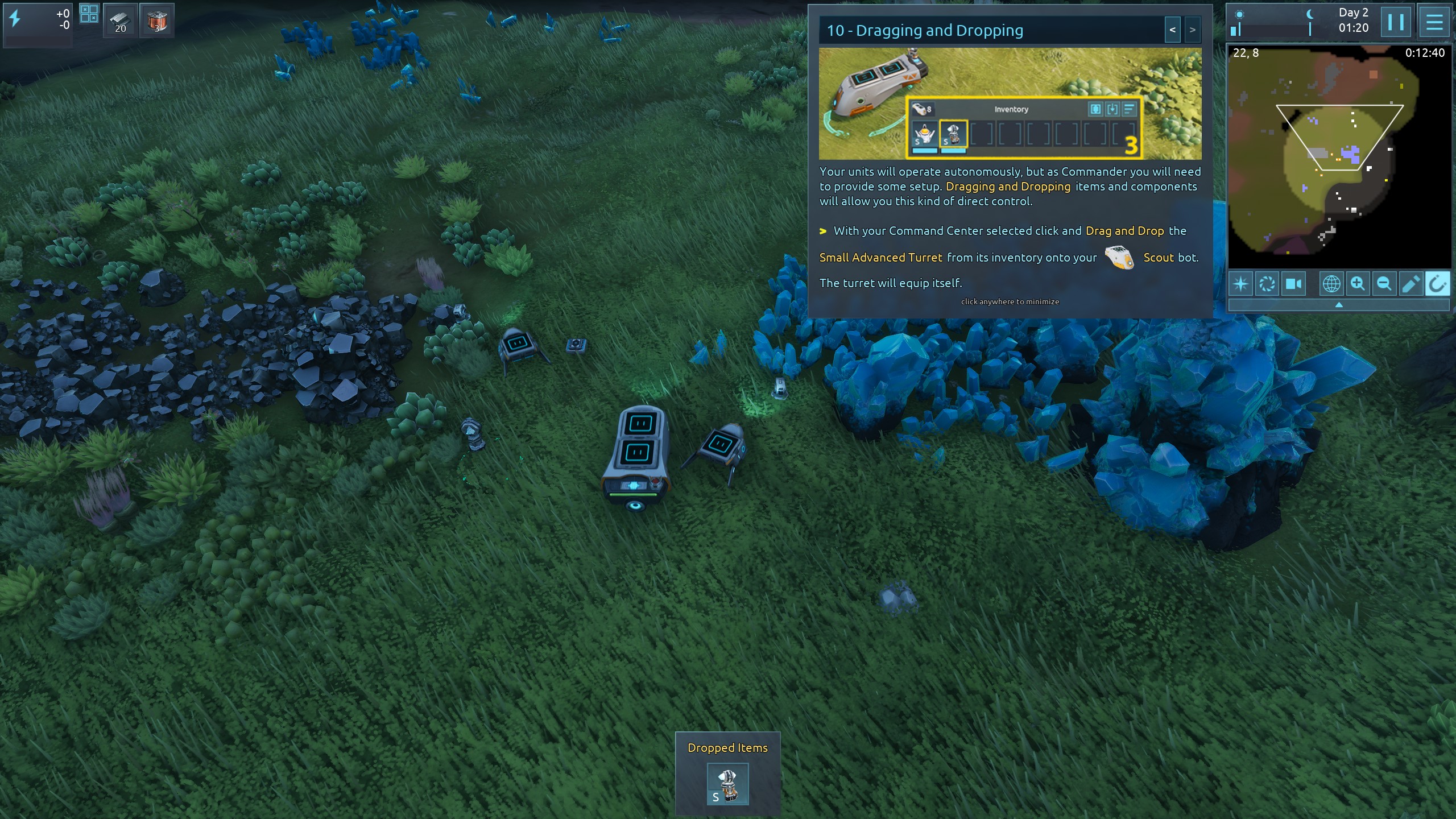Zoom out with the magnifier minus button
The height and width of the screenshot is (819, 1456).
coord(1384,284)
